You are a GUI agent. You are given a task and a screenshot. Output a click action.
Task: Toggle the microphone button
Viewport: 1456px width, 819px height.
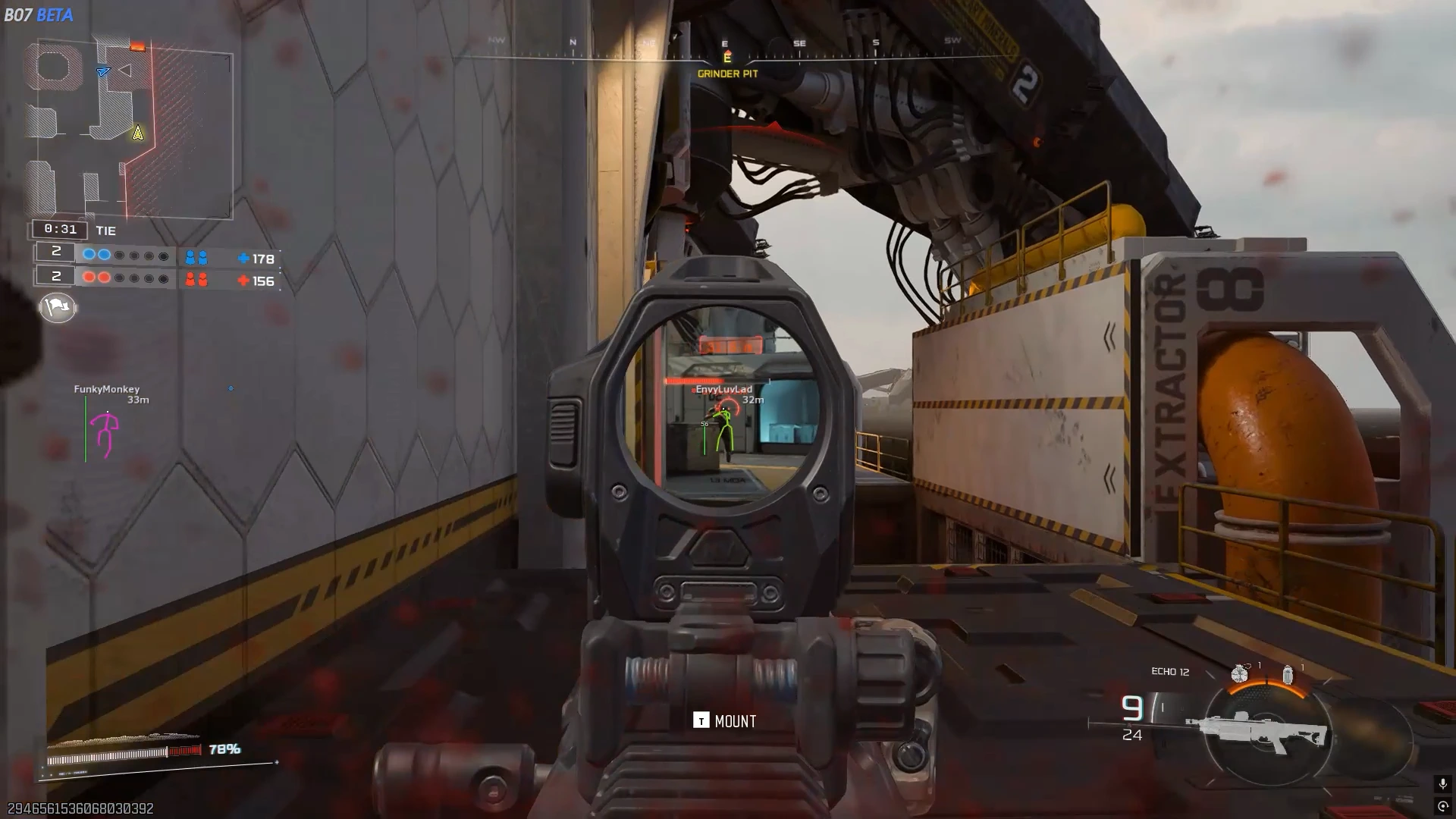(1442, 783)
